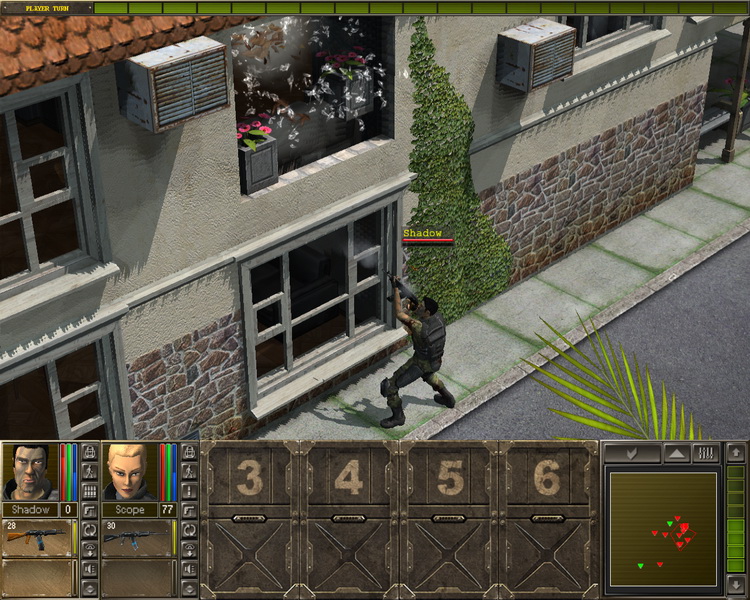Select Scope's character portrait
Image resolution: width=750 pixels, height=600 pixels.
pyautogui.click(x=130, y=472)
